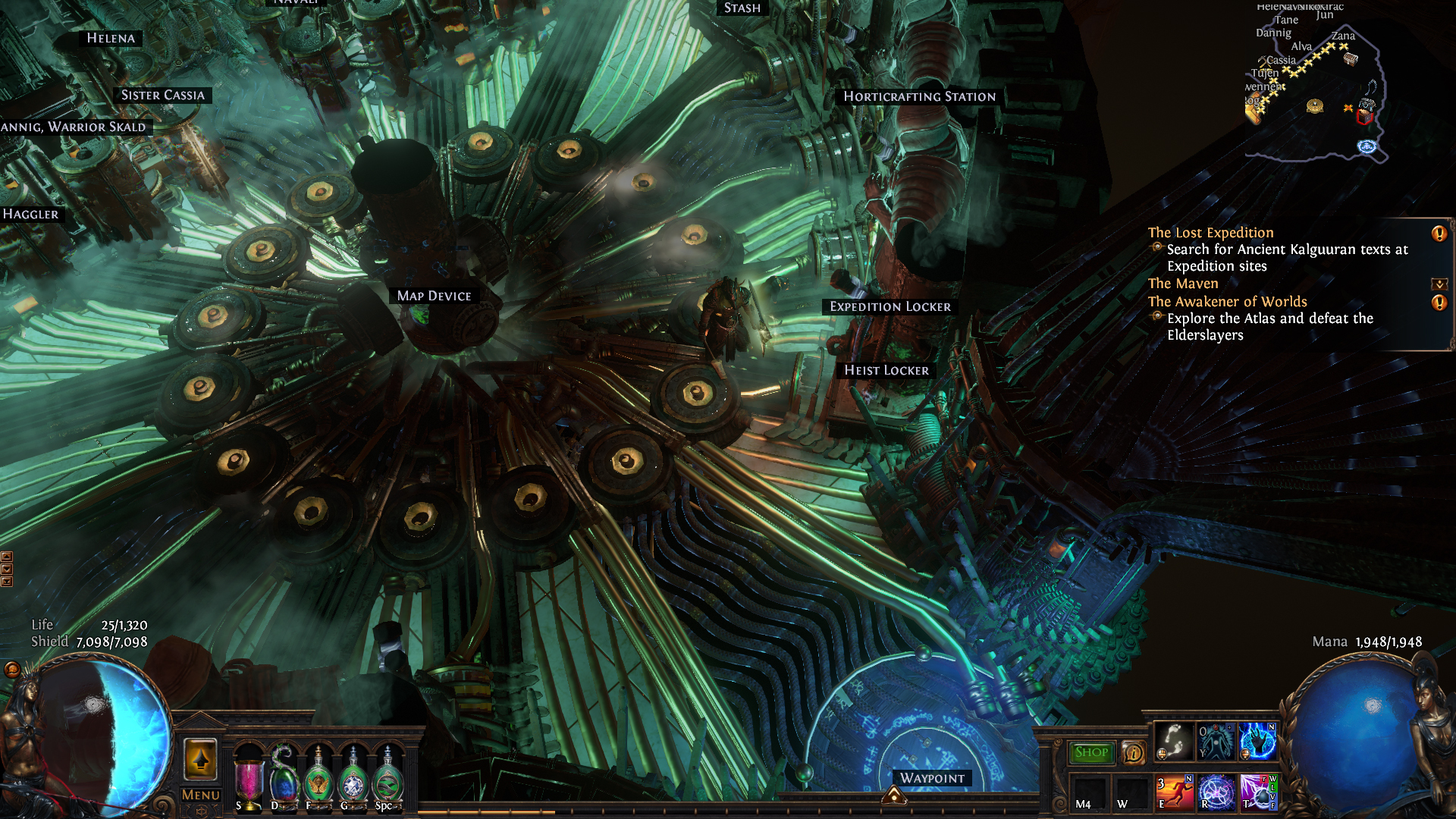Viewport: 1456px width, 819px height.
Task: Open the Menu button
Action: point(201,795)
